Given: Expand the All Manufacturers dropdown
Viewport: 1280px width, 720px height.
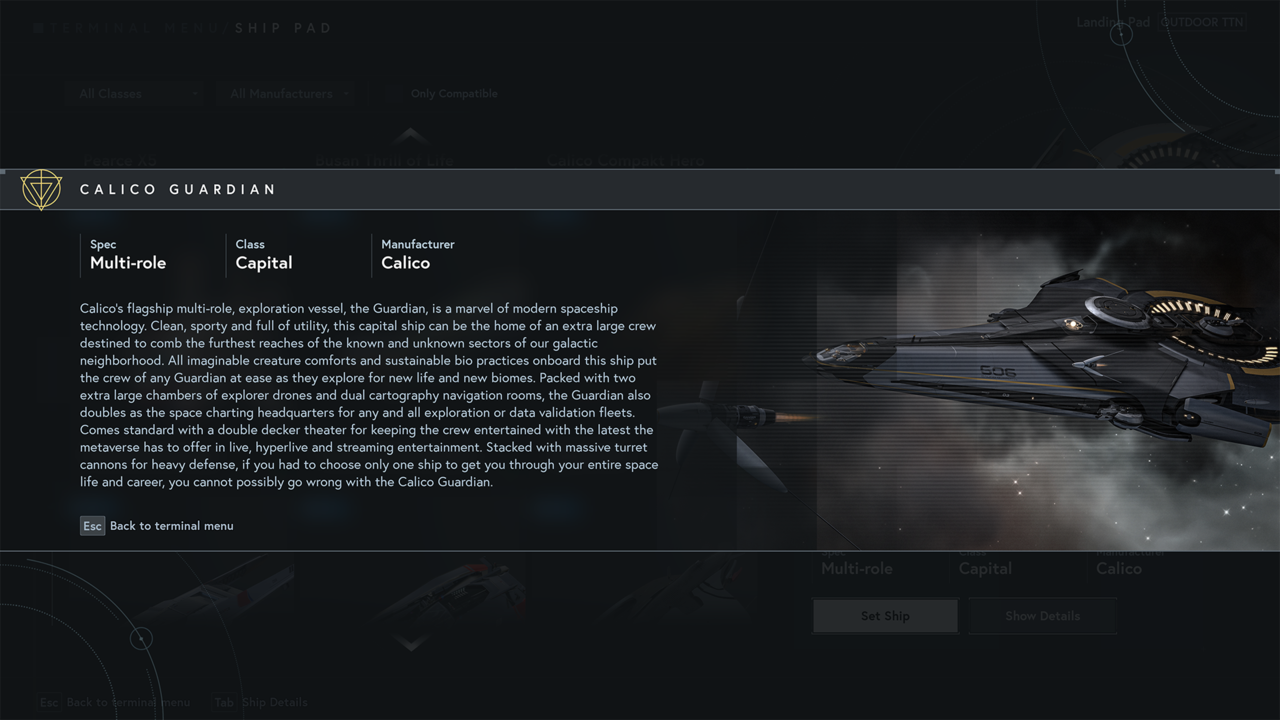Looking at the screenshot, I should coord(286,93).
